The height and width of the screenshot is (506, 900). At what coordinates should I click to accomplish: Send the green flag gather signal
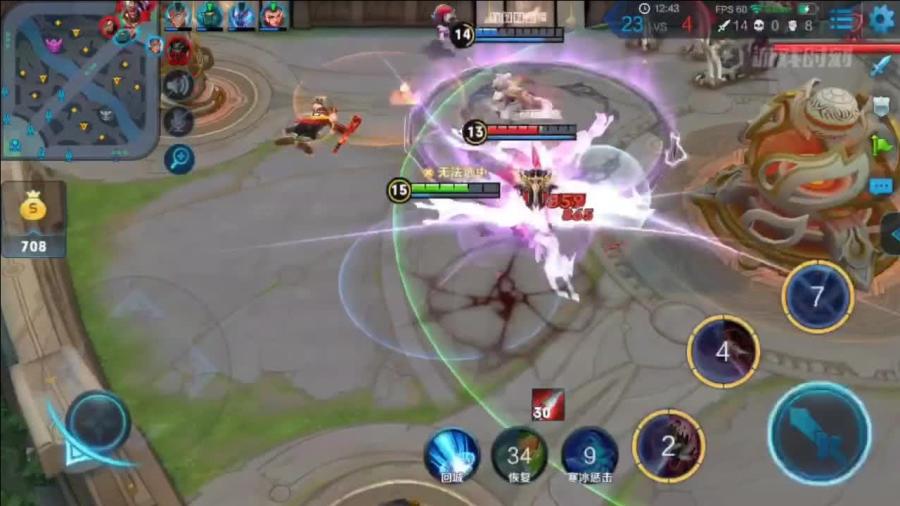point(881,146)
